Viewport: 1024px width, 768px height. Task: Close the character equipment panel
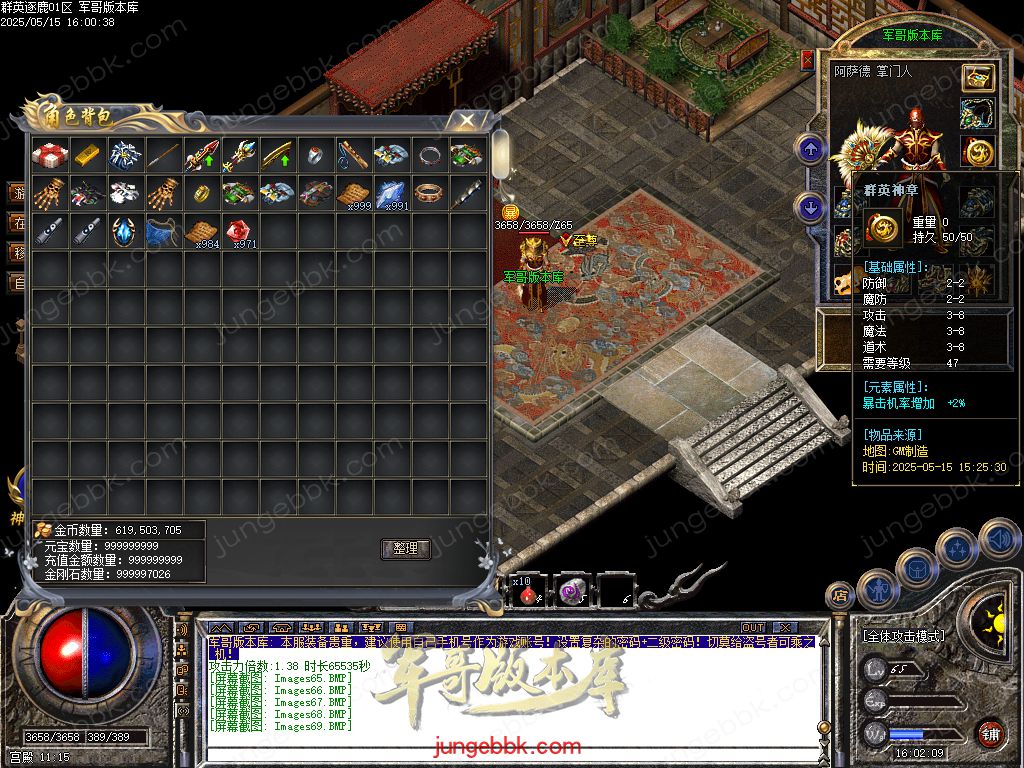click(x=808, y=60)
